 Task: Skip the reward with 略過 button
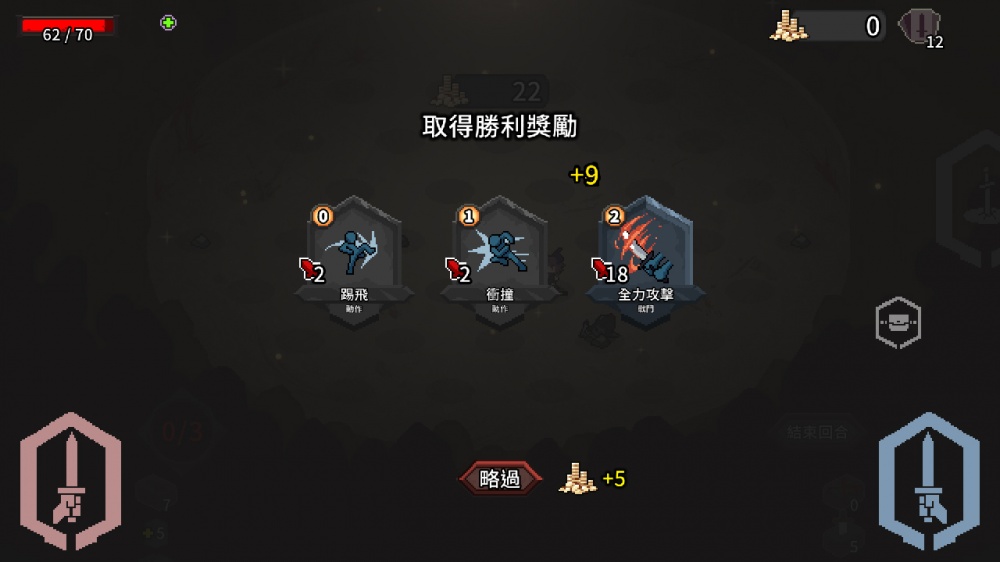[x=500, y=479]
